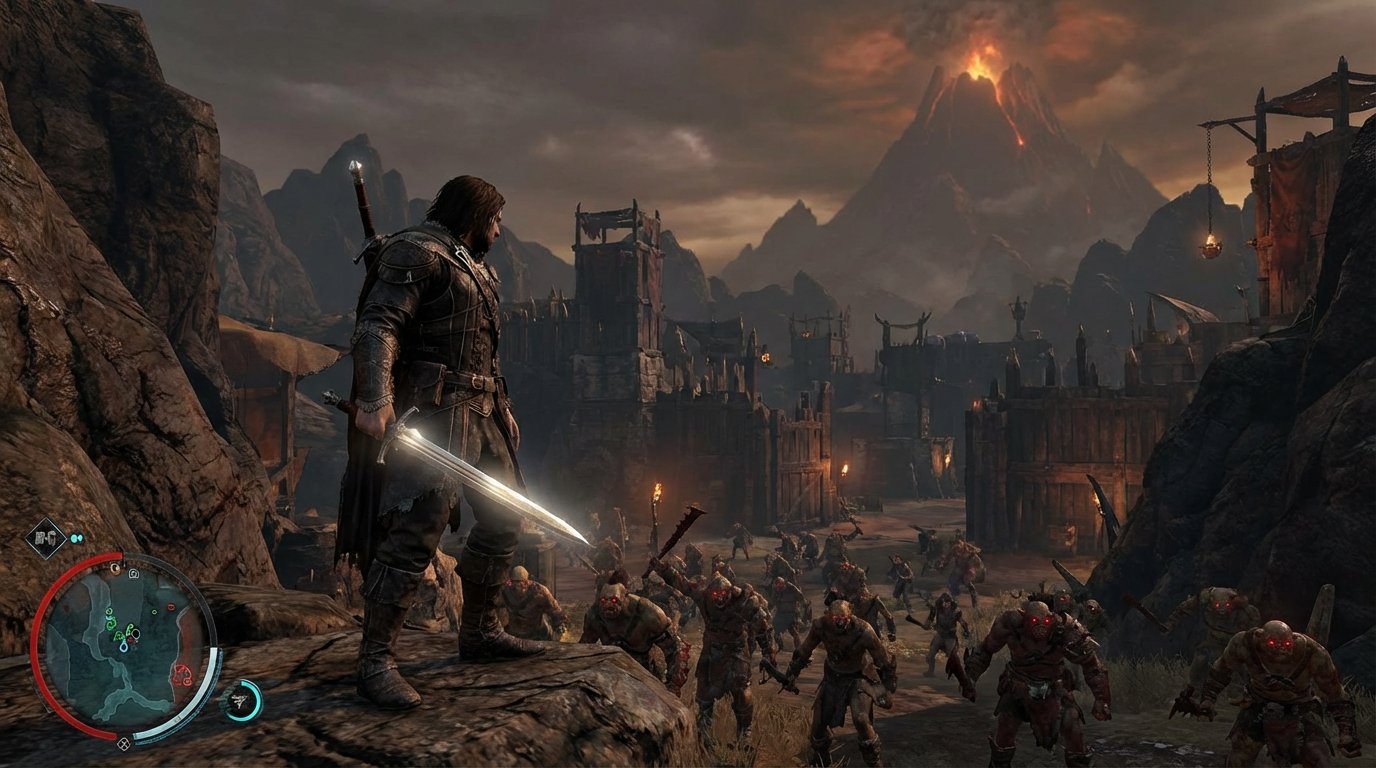
Task: Click the blue droplet collectible marker on the minimap
Action: (122, 648)
